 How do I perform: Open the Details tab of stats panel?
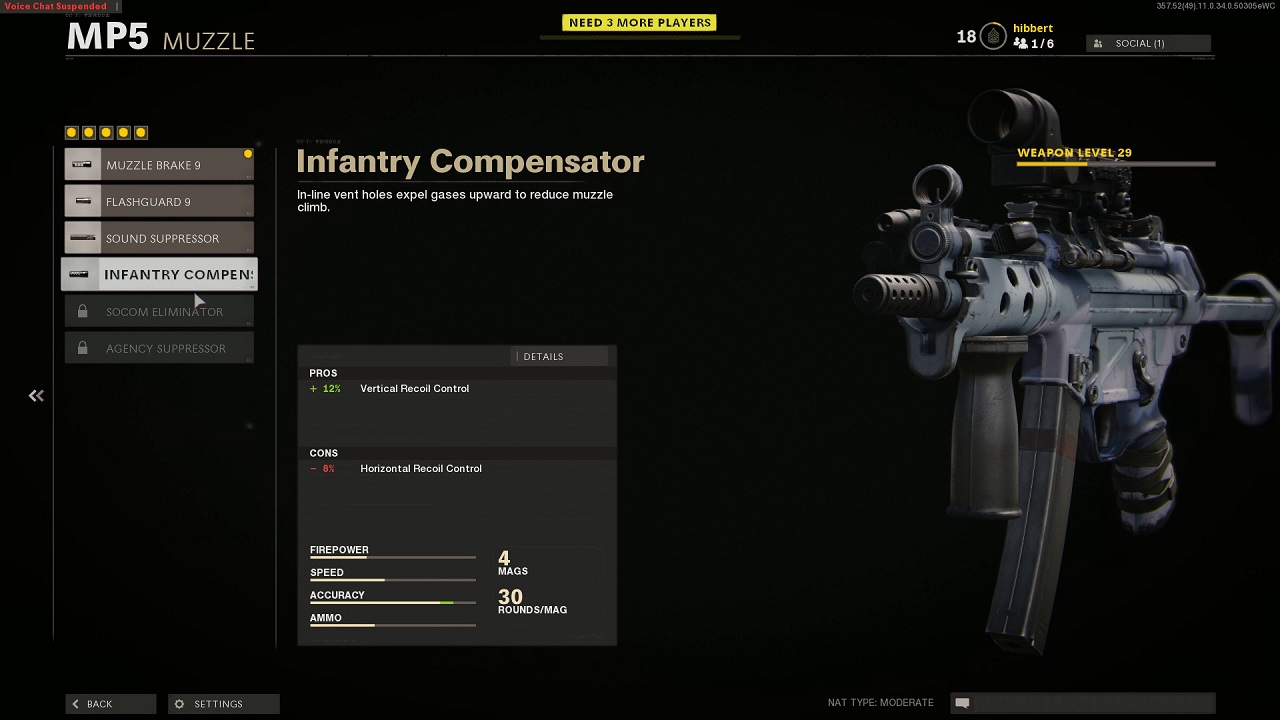coord(543,357)
